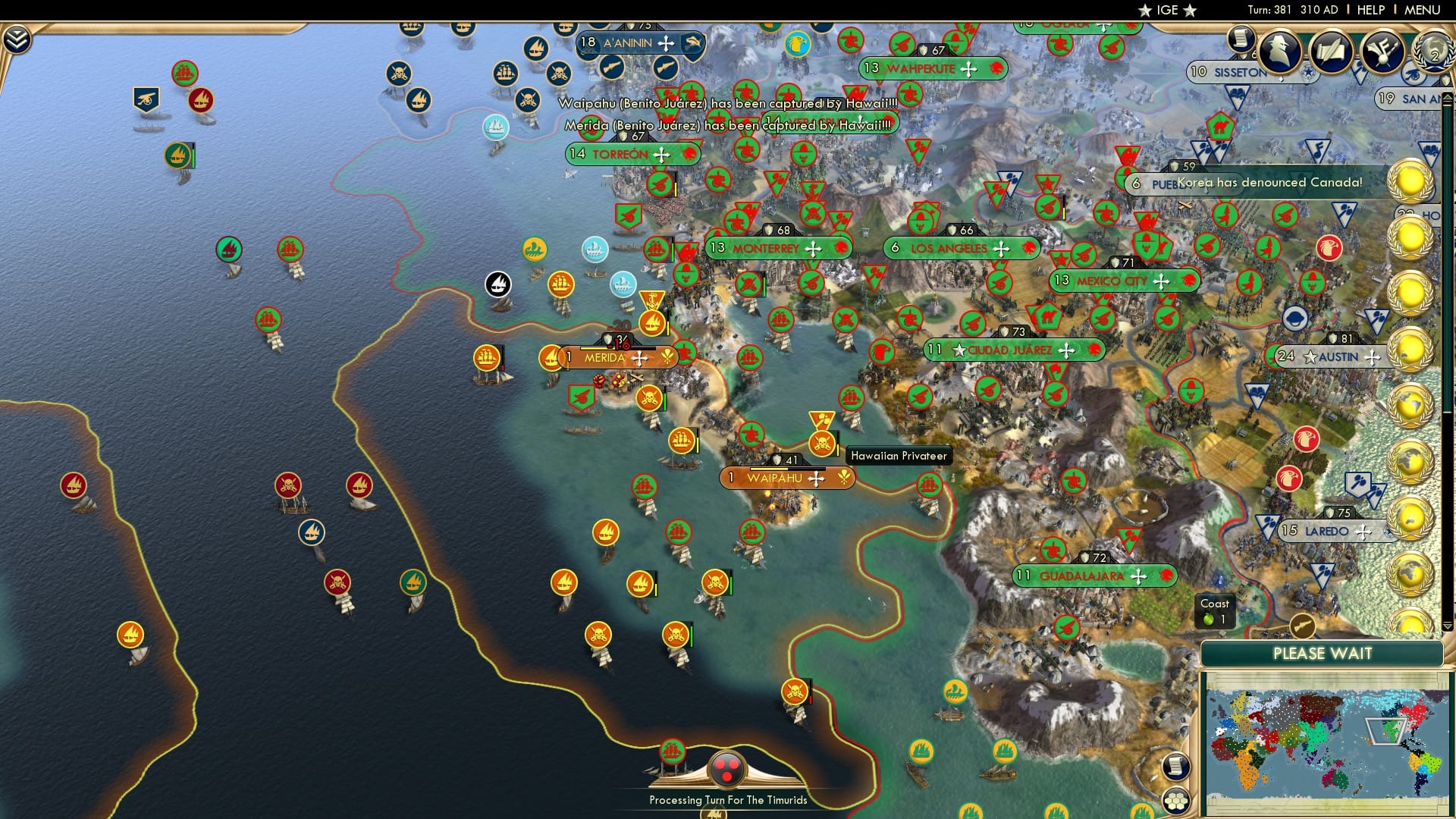This screenshot has height=819, width=1456.
Task: Open the Diplomacy overview quill-and-scroll icon
Action: [x=1331, y=52]
